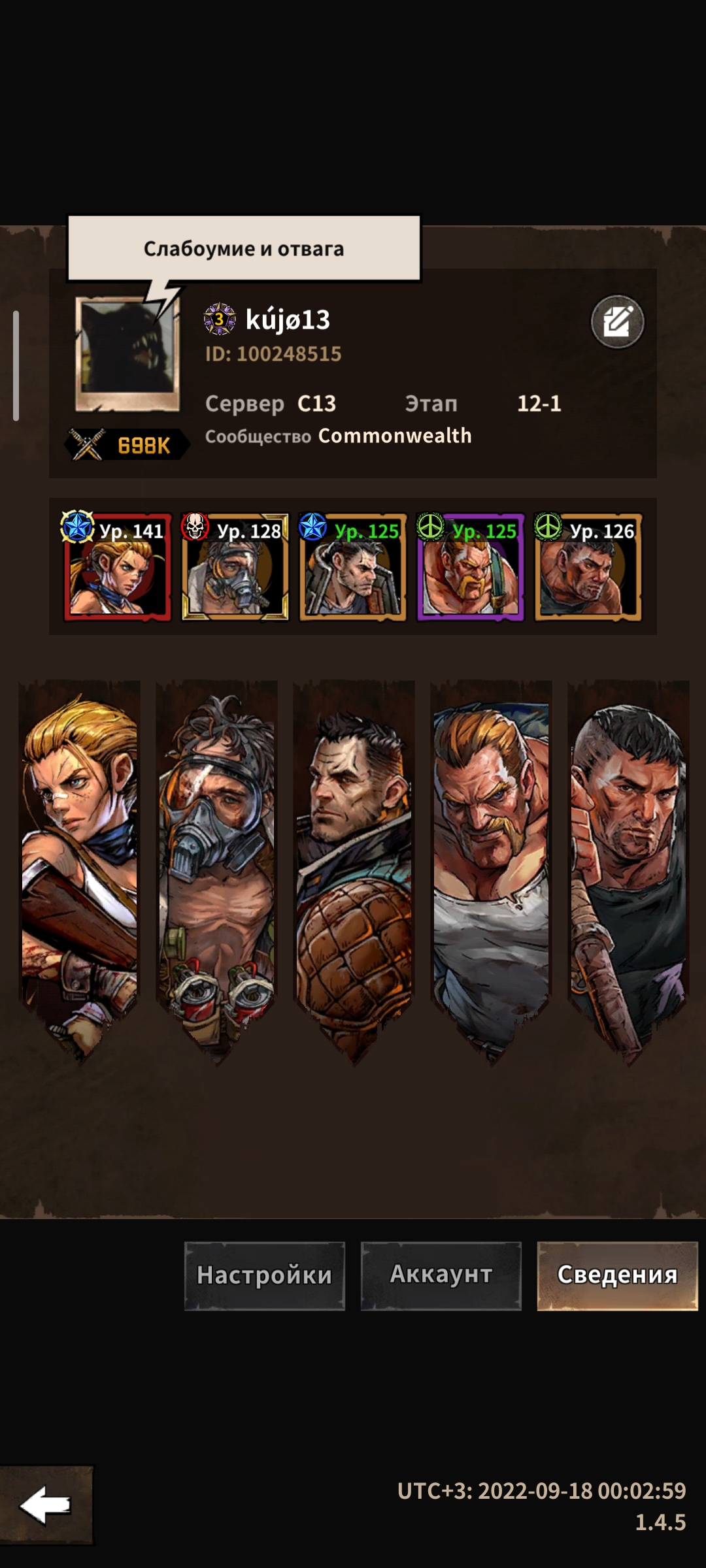View the turtle-shell shield hero banner
706x1568 pixels.
[x=354, y=862]
